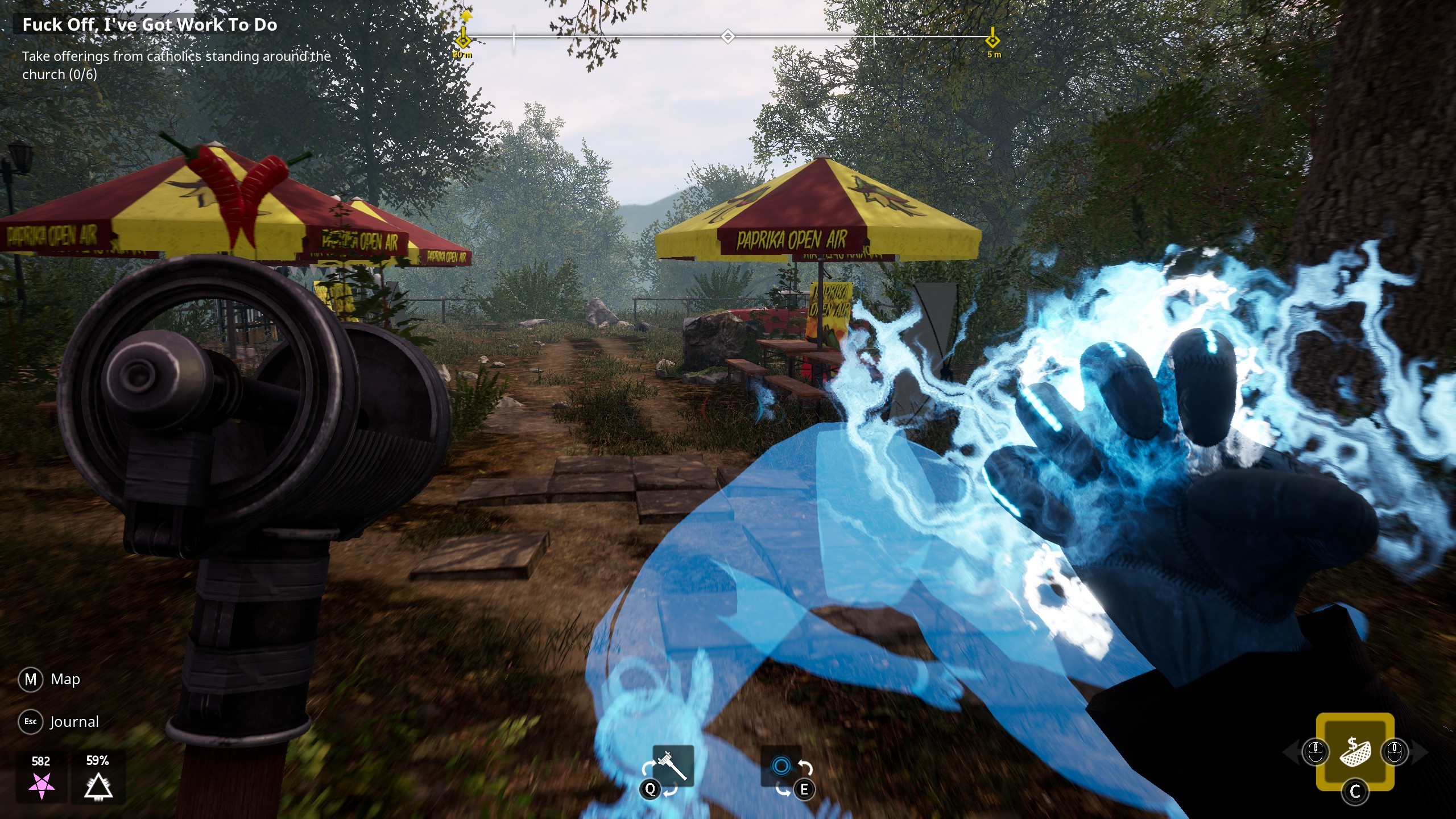Screen dimensions: 1456x819
Task: Click the right-mouse-button icon on weapon wheel
Action: [x=1395, y=752]
